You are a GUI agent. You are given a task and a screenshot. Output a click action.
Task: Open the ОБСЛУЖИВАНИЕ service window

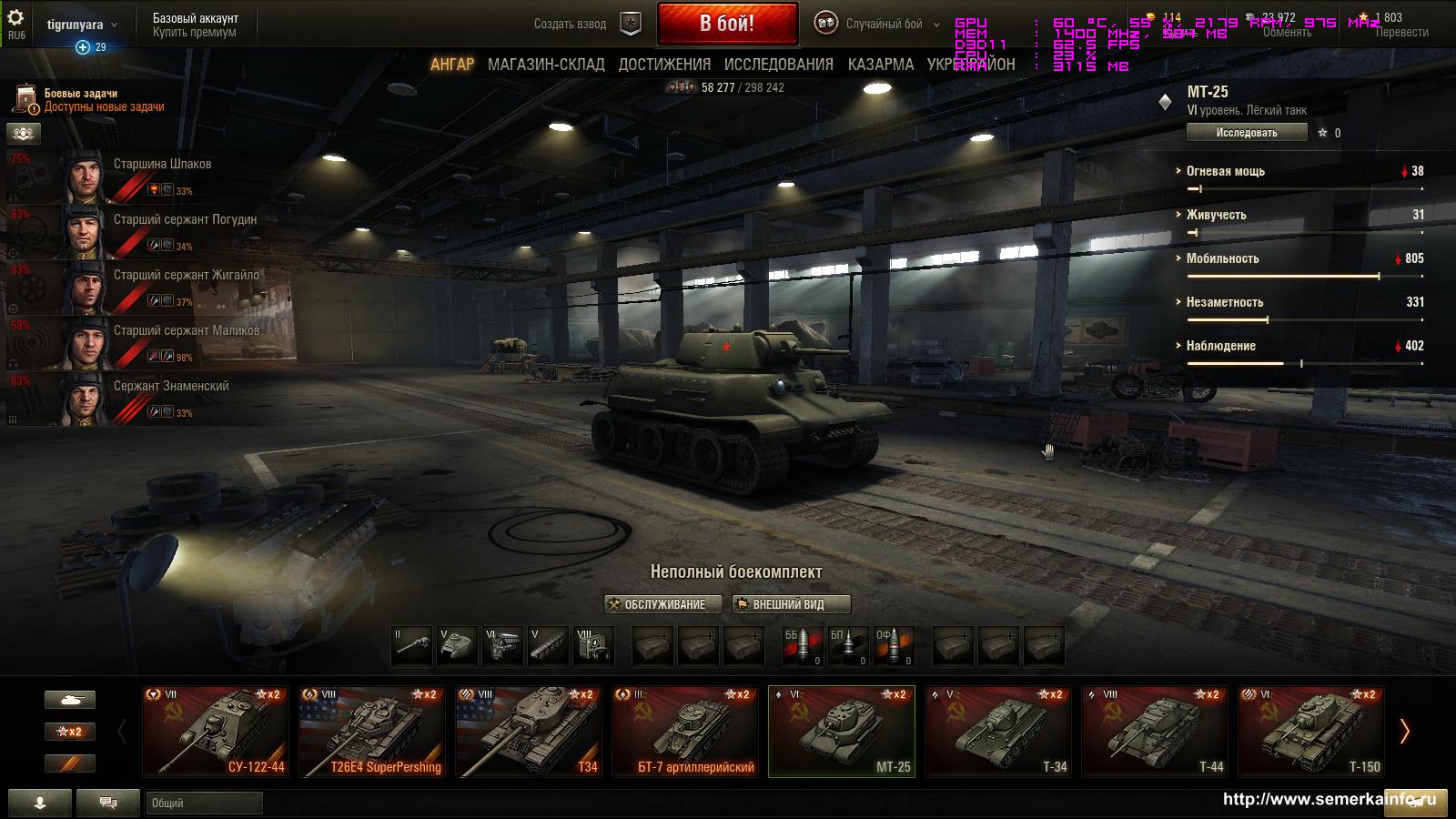[x=662, y=604]
